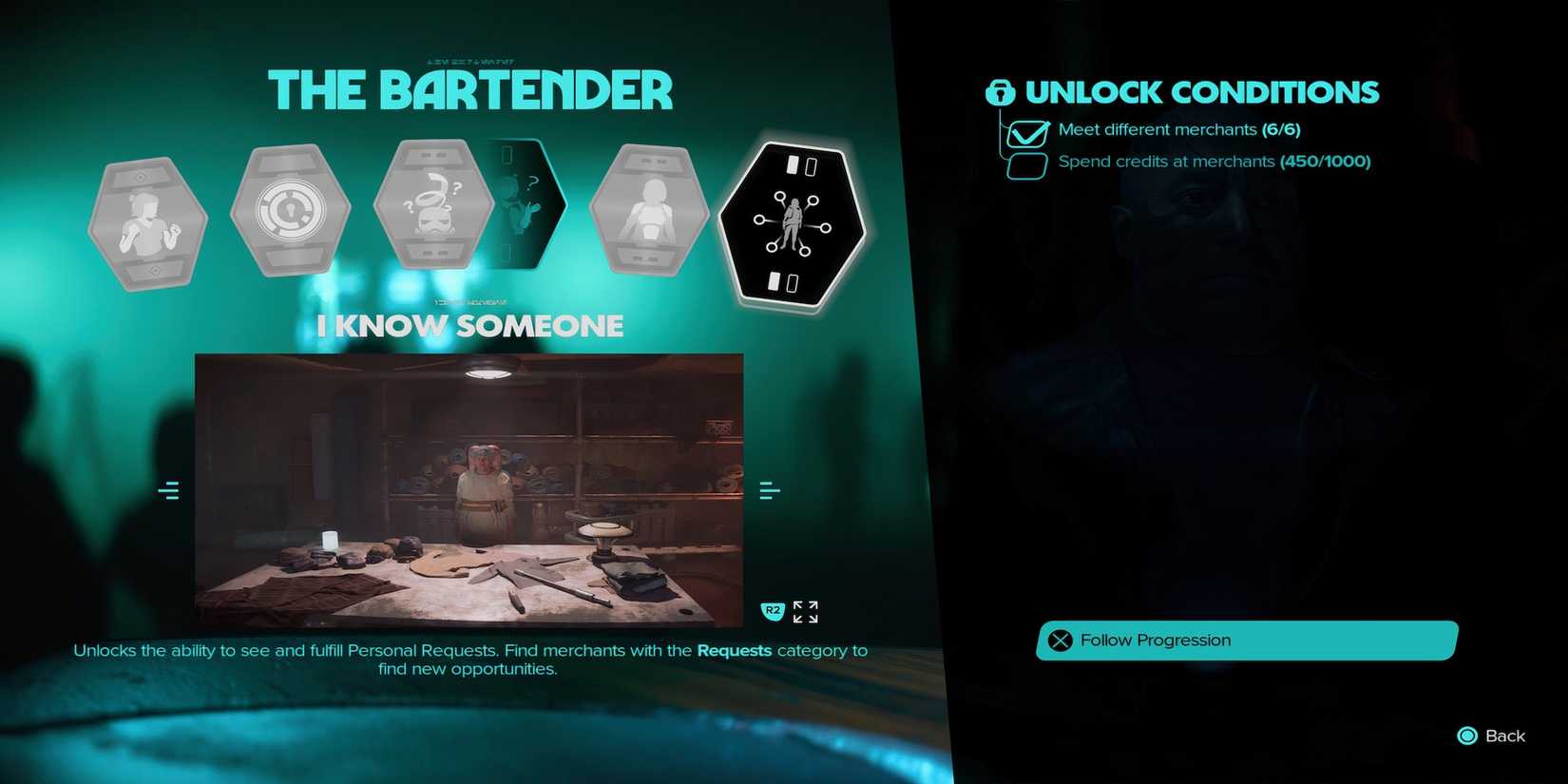Click the fullscreen expand arrows icon
Viewport: 1568px width, 784px height.
click(x=806, y=612)
